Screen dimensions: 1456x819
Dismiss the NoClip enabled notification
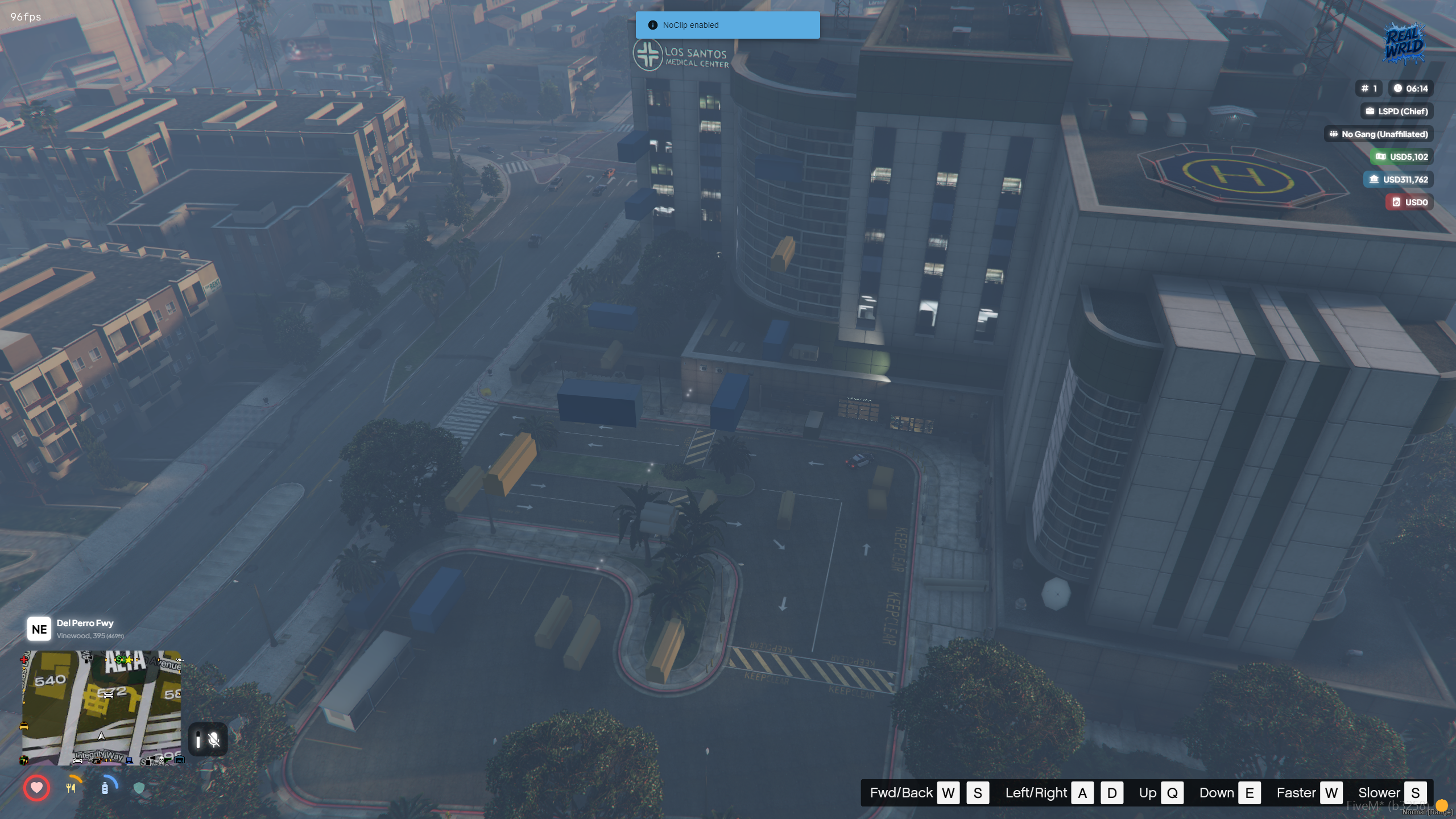(x=727, y=25)
